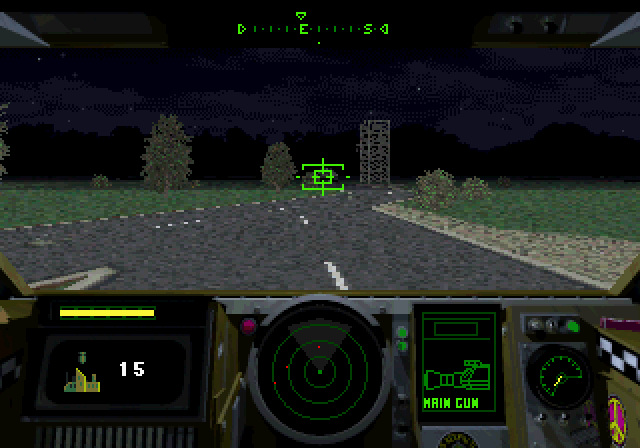Click the green targeting reticle
This screenshot has height=448, width=640.
(322, 177)
